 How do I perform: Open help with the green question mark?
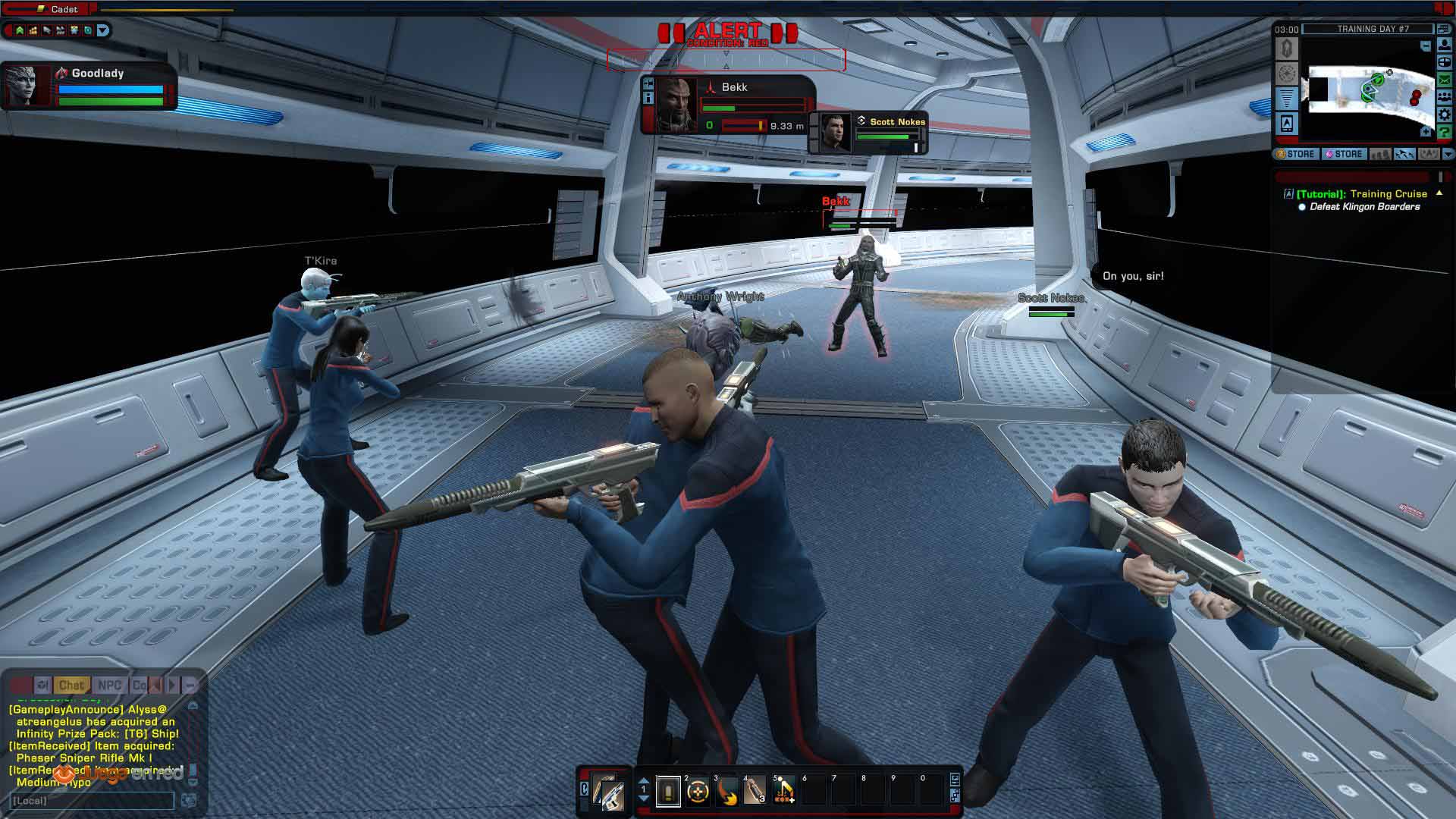click(x=1445, y=133)
